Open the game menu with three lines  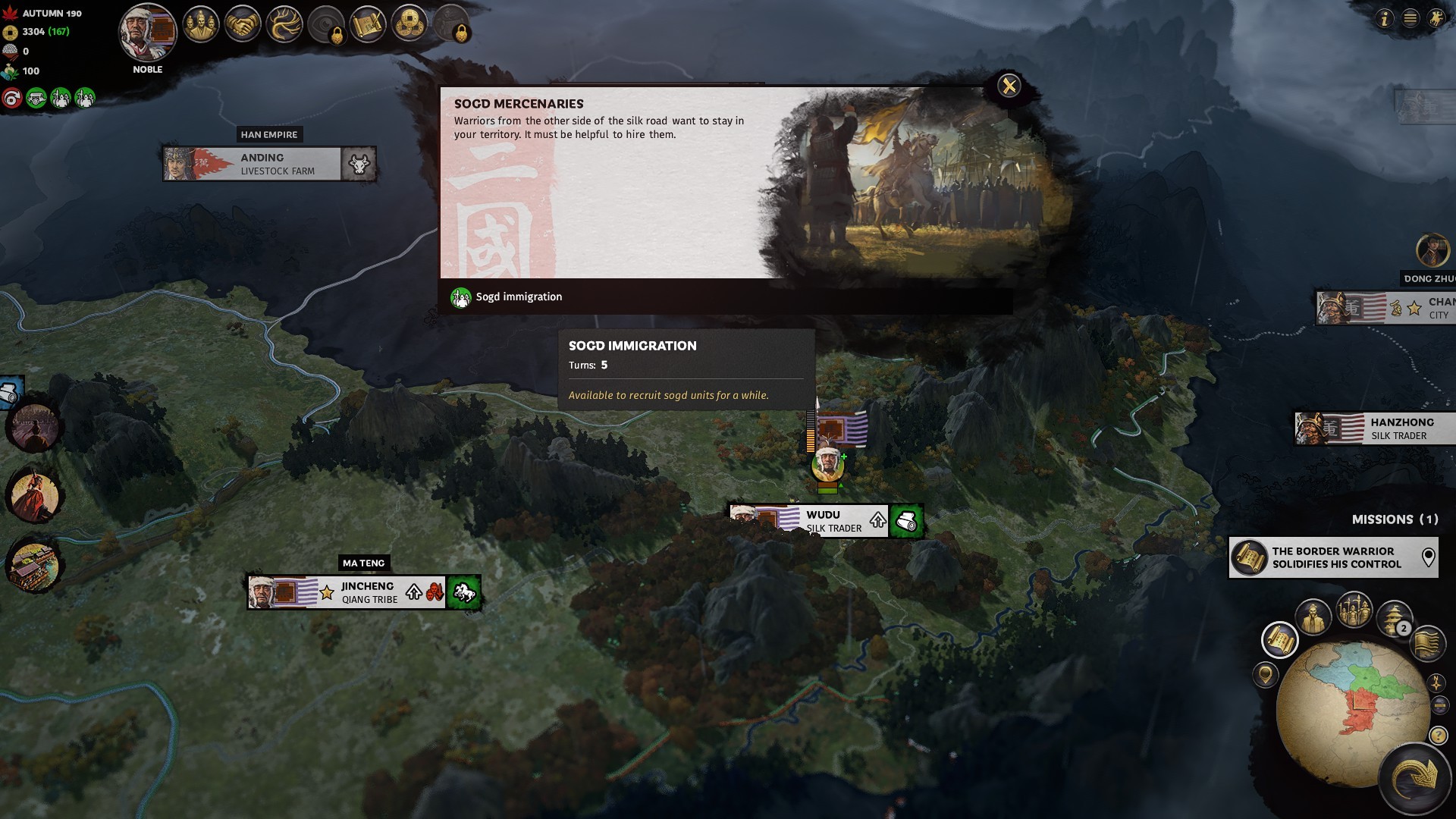point(1410,19)
